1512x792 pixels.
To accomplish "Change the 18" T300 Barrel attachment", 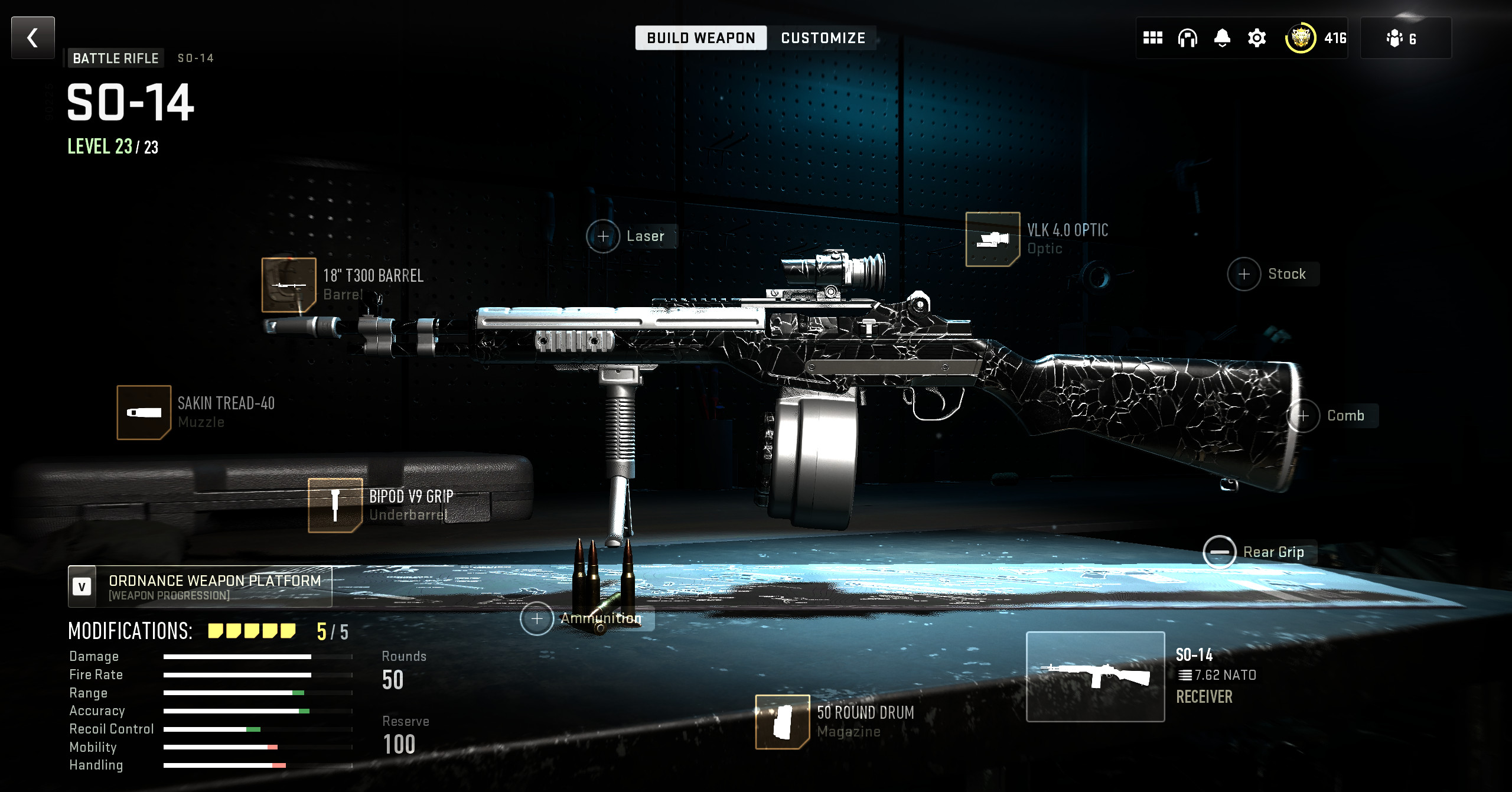I will [x=289, y=285].
